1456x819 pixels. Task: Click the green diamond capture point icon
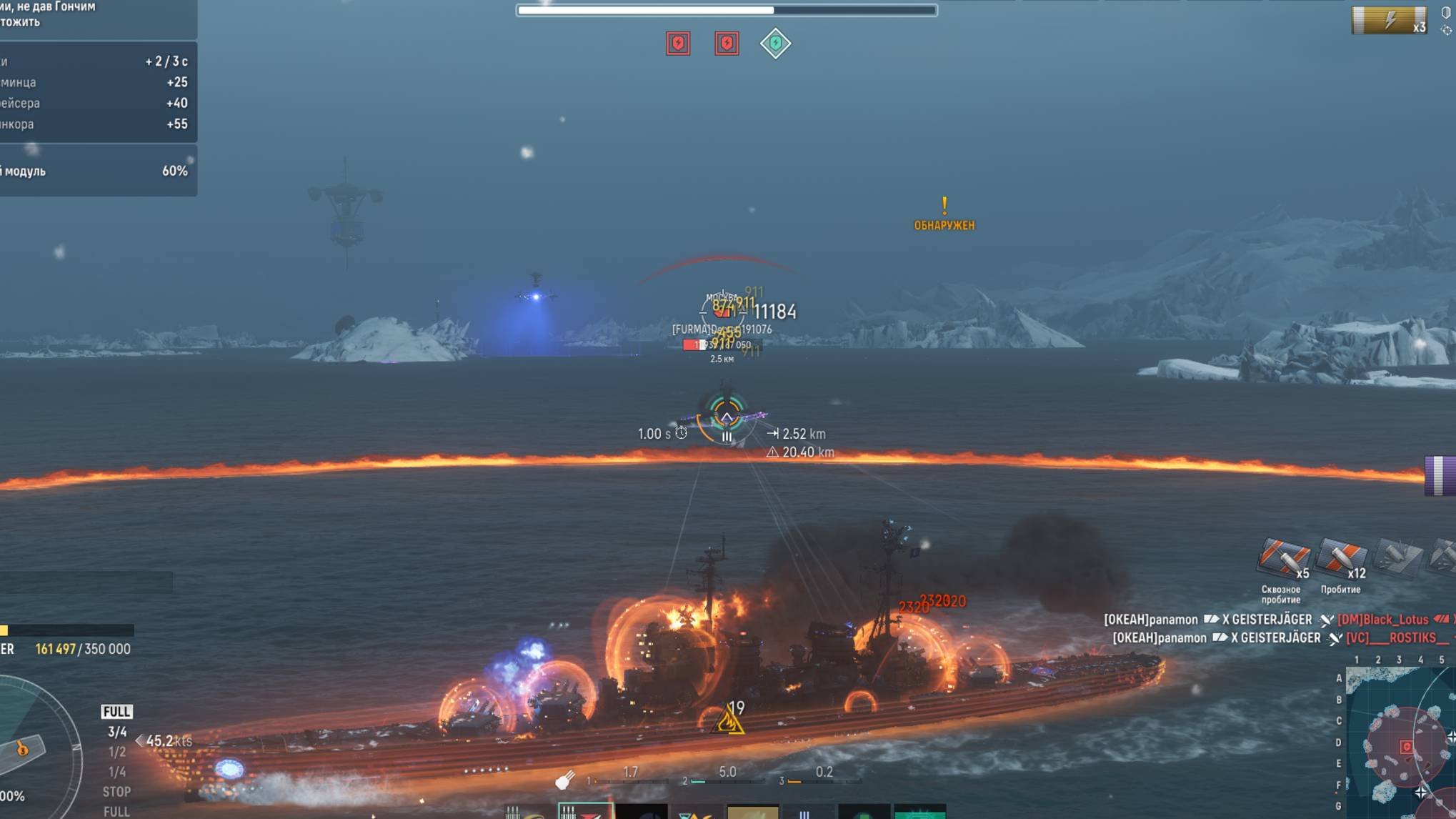[775, 44]
